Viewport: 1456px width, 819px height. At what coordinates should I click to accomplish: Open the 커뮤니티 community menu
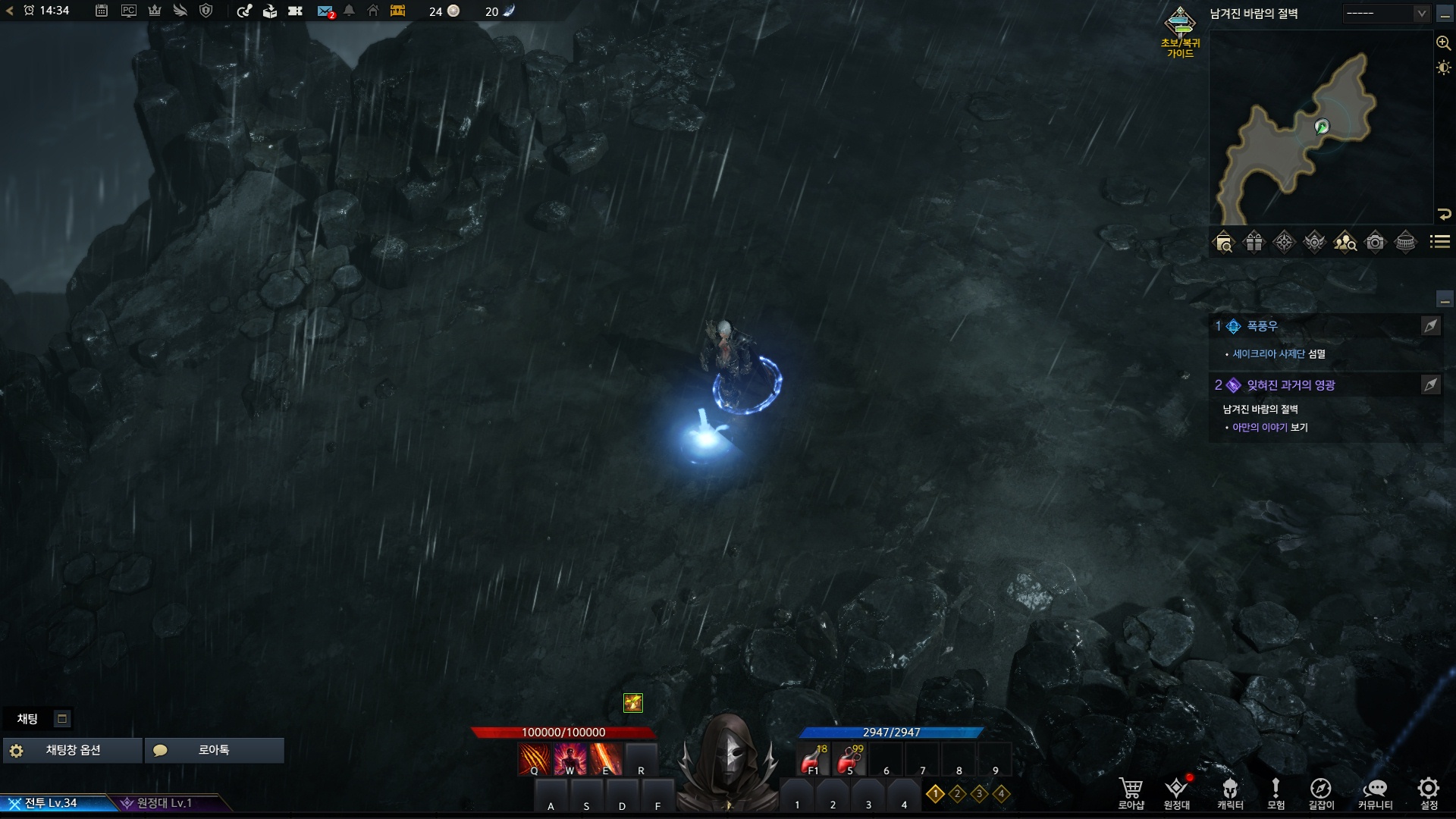(x=1375, y=792)
